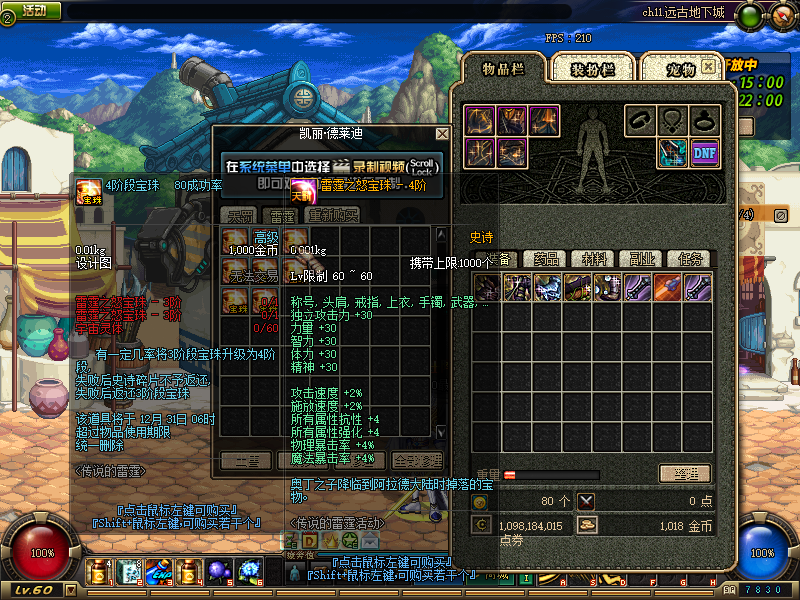The image size is (800, 600).
Task: Close the inventory panel
Action: tap(708, 66)
